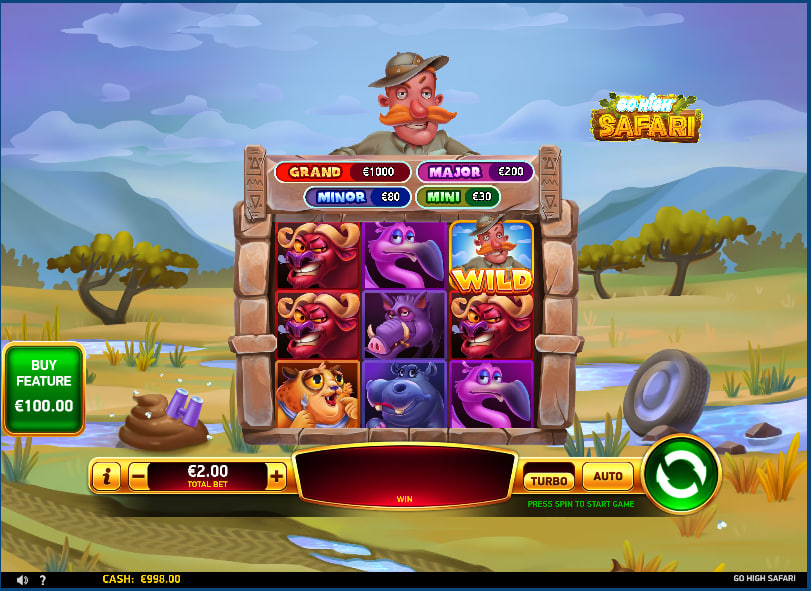The image size is (811, 591).
Task: Open help via the question mark icon
Action: [x=42, y=579]
